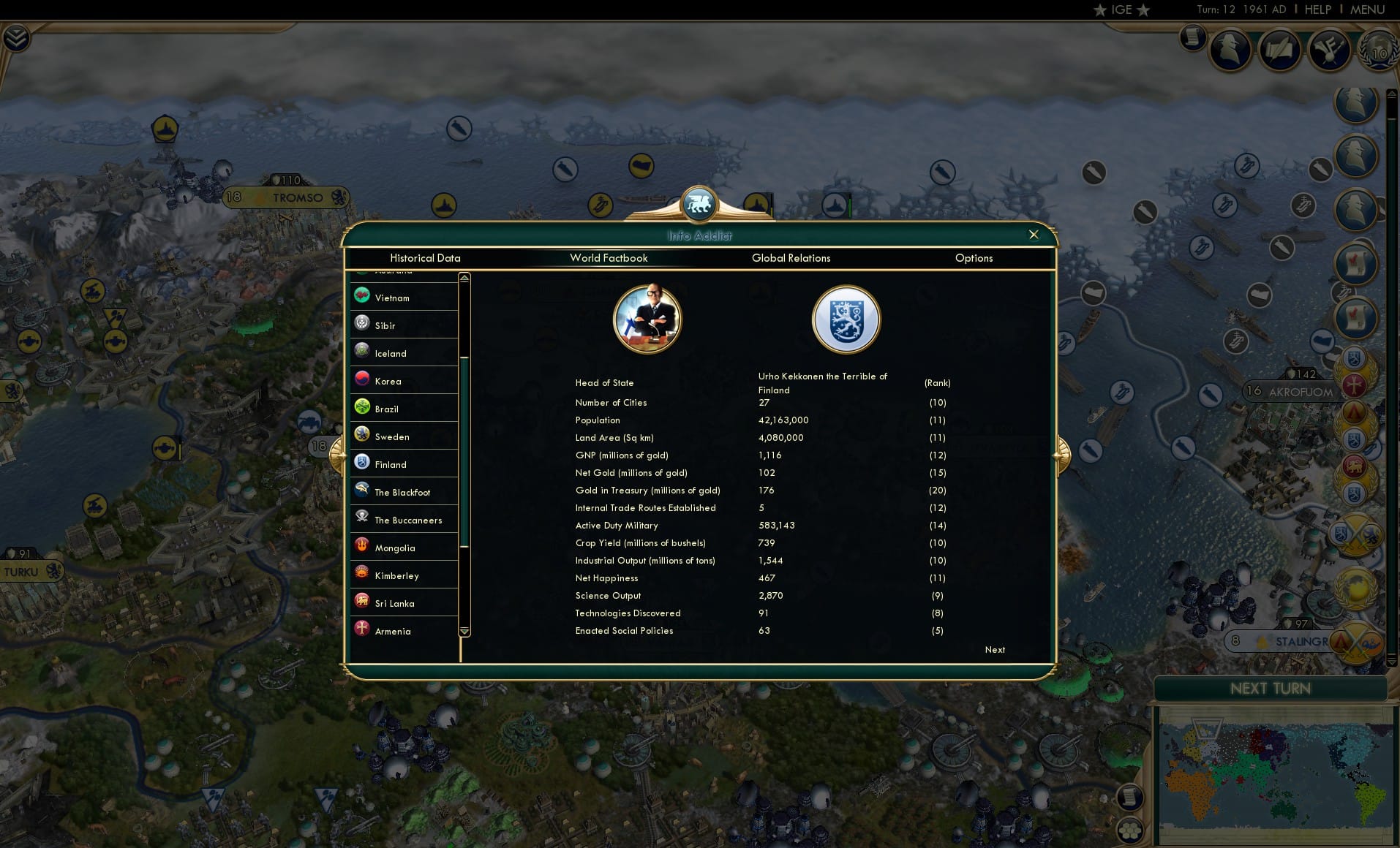The height and width of the screenshot is (848, 1400).
Task: Switch to the Global Relations tab
Action: (791, 258)
